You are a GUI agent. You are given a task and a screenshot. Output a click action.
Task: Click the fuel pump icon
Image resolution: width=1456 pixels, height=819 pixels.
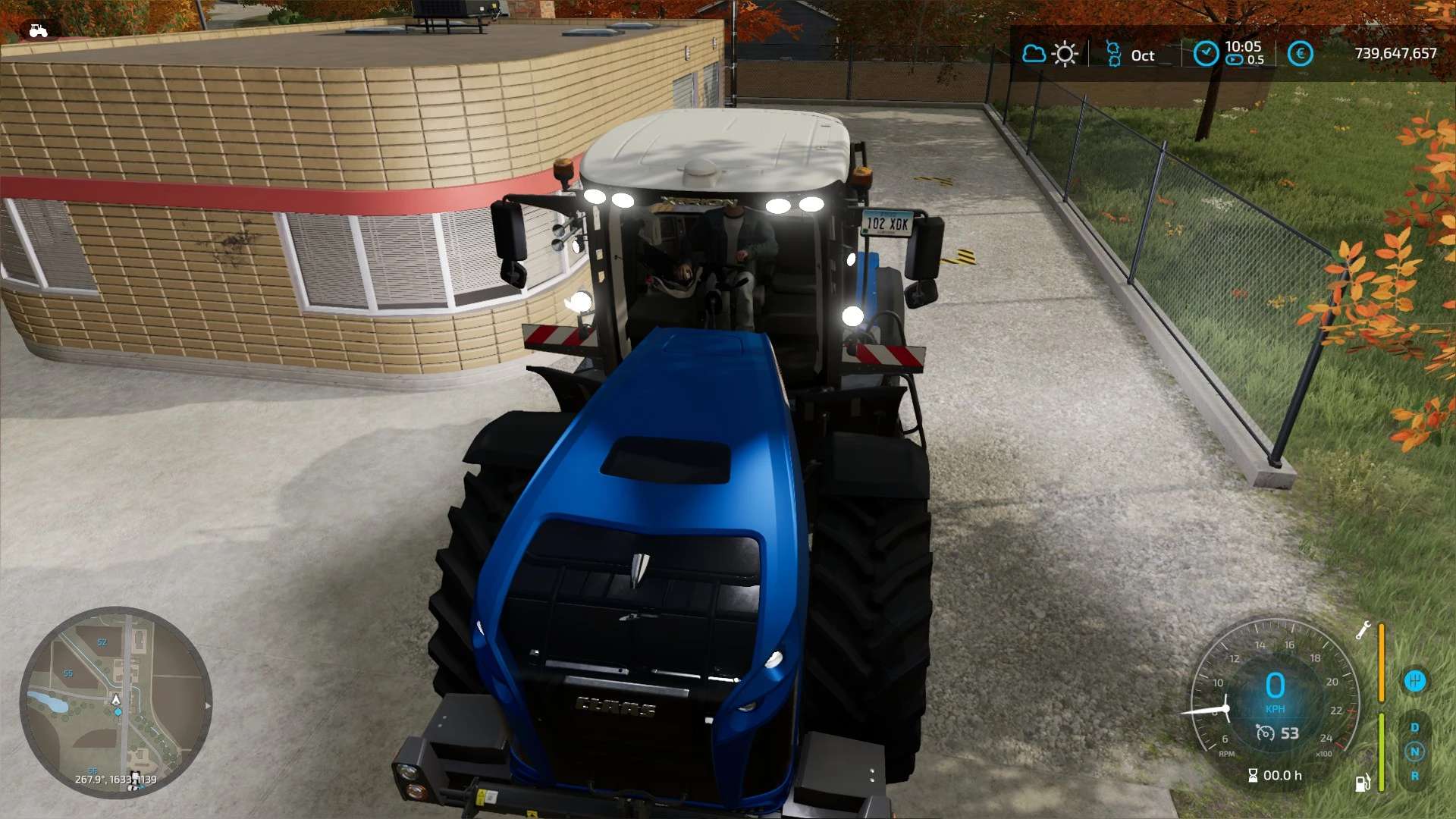pyautogui.click(x=1363, y=782)
